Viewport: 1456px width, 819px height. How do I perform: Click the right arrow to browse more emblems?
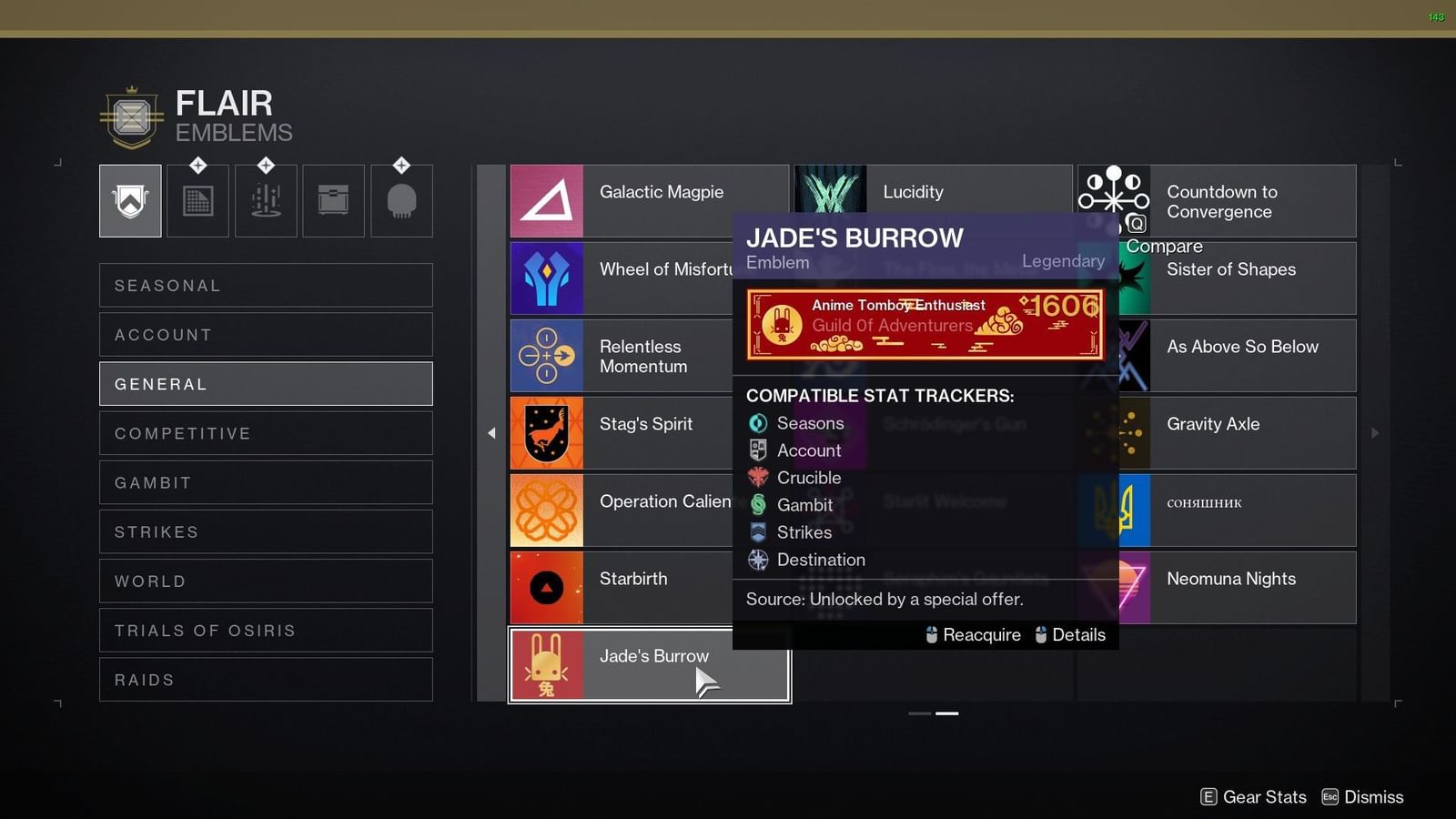[x=1374, y=433]
